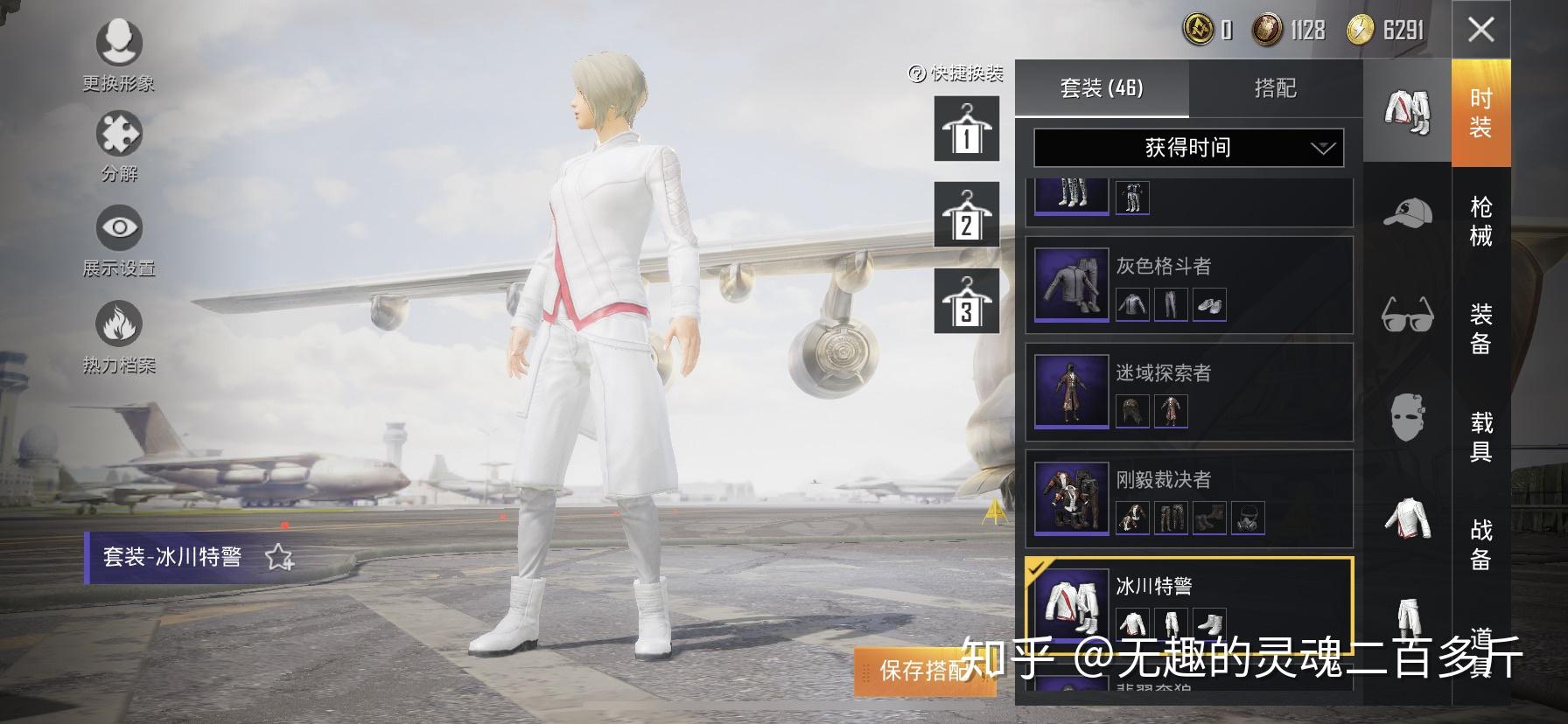
Task: Select quick outfit hanger slot 2
Action: coord(965,215)
